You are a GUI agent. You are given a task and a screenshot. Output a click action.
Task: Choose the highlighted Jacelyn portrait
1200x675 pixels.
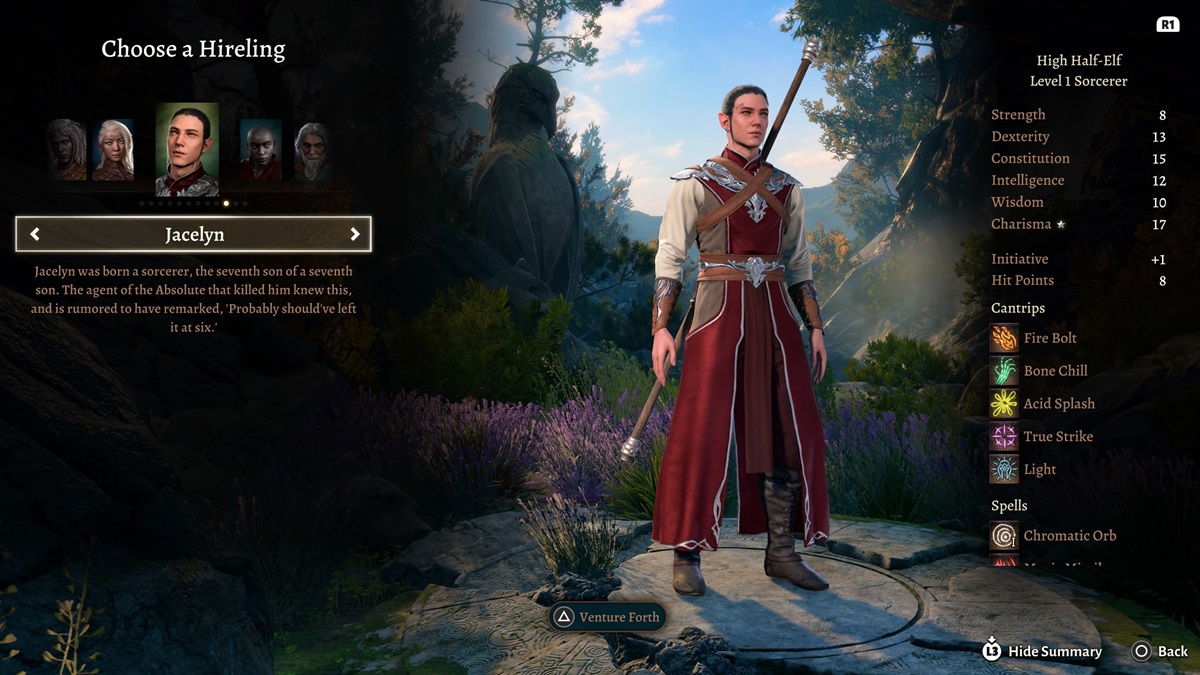coord(187,149)
